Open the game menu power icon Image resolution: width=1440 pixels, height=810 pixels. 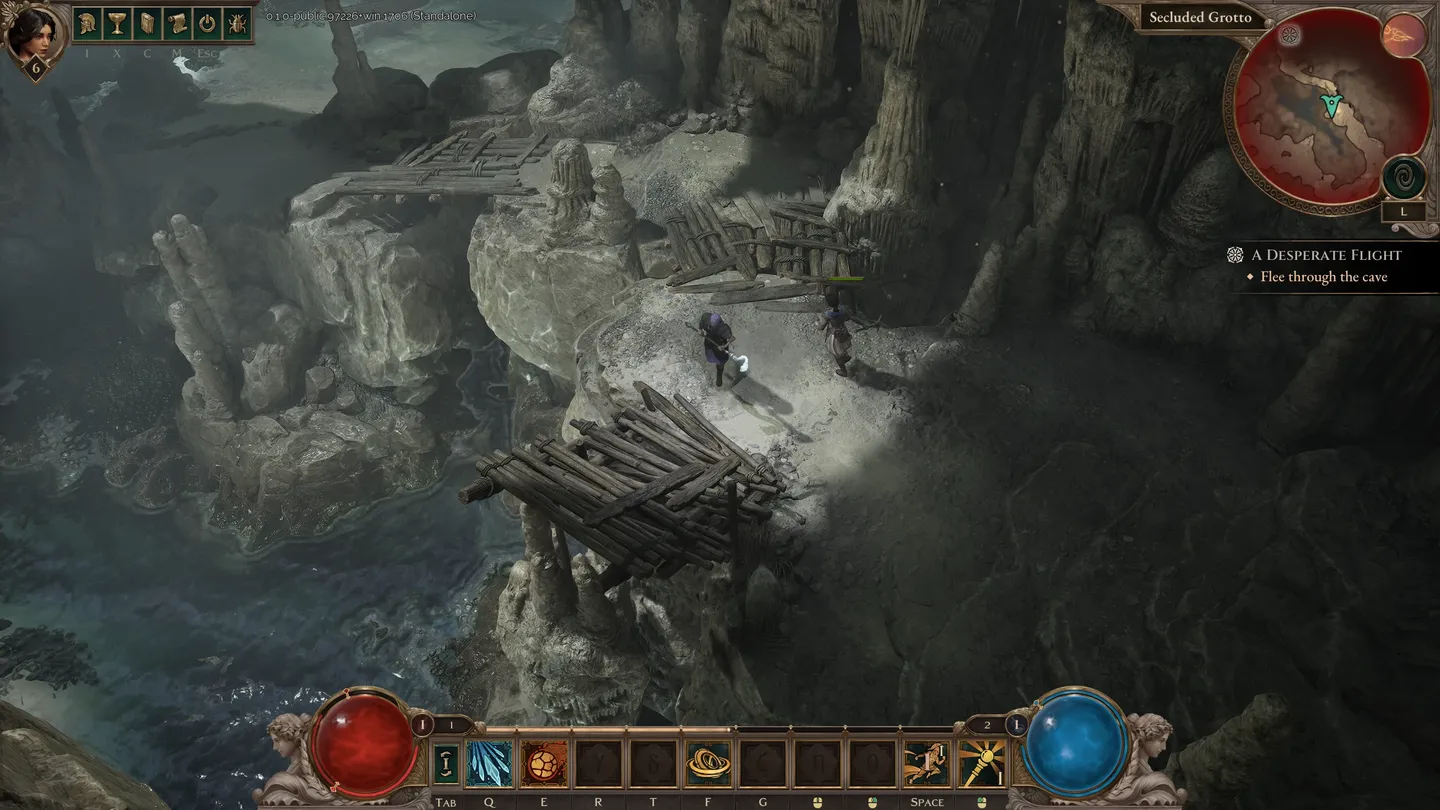pyautogui.click(x=207, y=24)
